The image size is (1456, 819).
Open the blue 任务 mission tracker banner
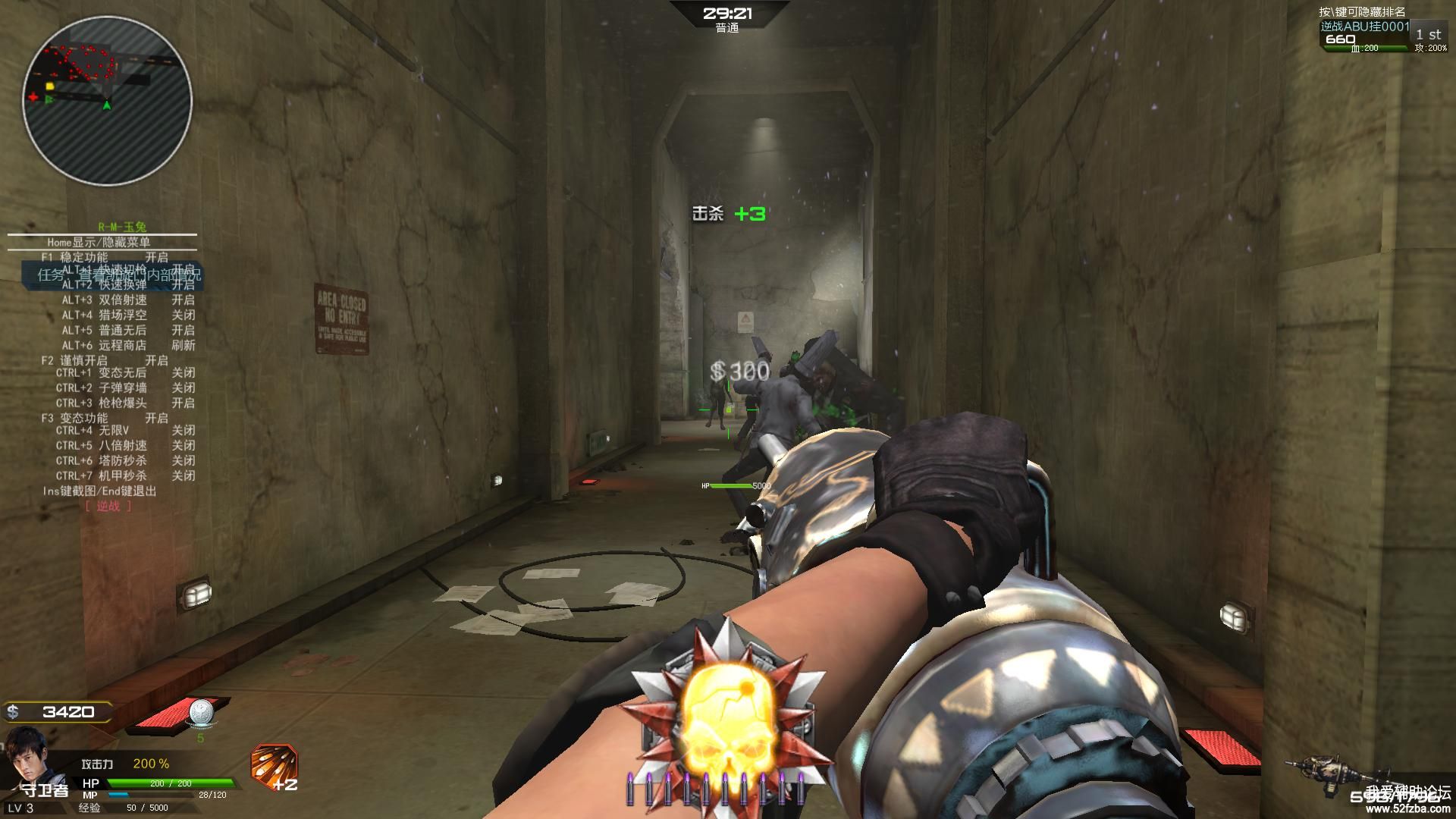pyautogui.click(x=112, y=275)
